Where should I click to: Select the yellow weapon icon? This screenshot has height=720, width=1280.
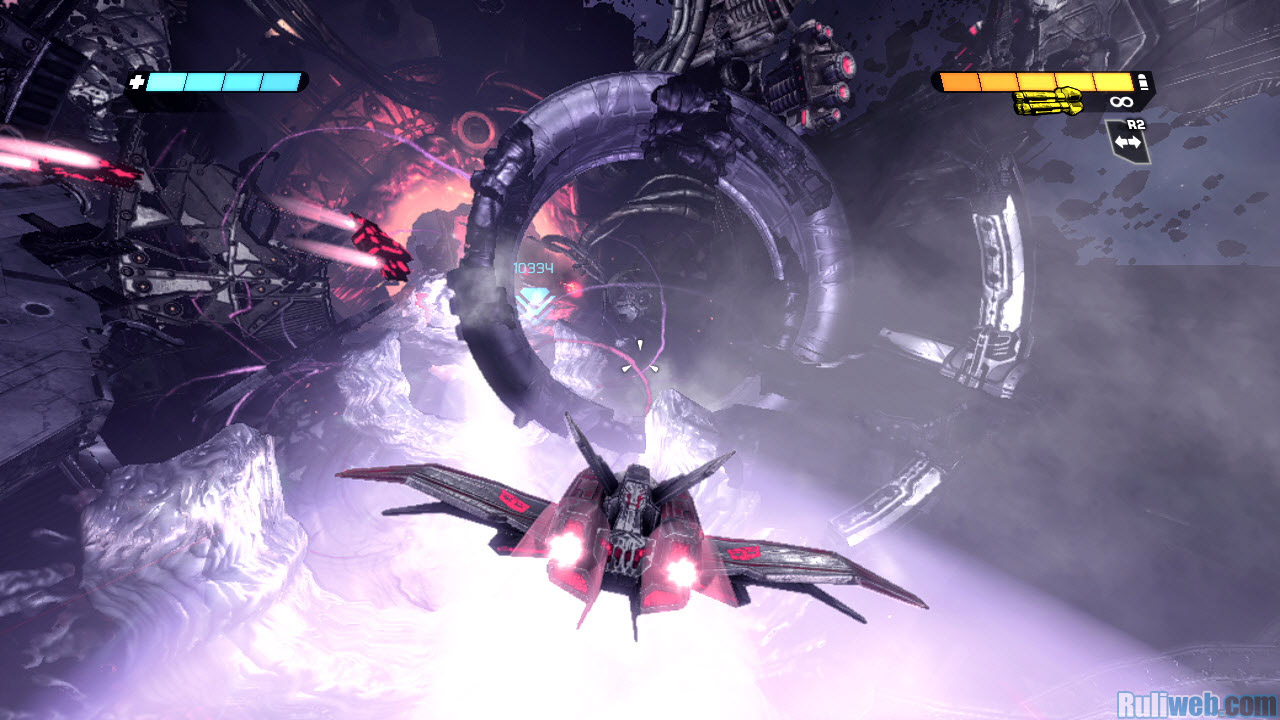point(1047,101)
